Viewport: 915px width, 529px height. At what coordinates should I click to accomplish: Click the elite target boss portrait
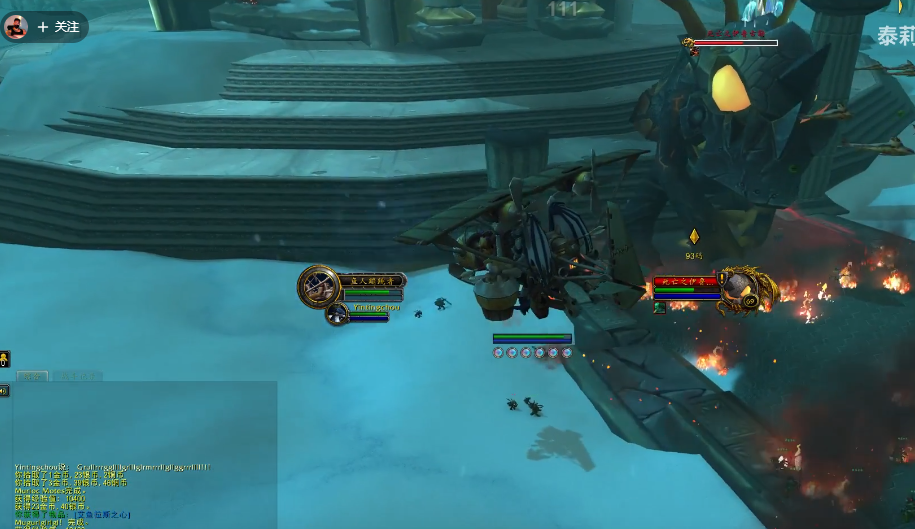pyautogui.click(x=745, y=289)
